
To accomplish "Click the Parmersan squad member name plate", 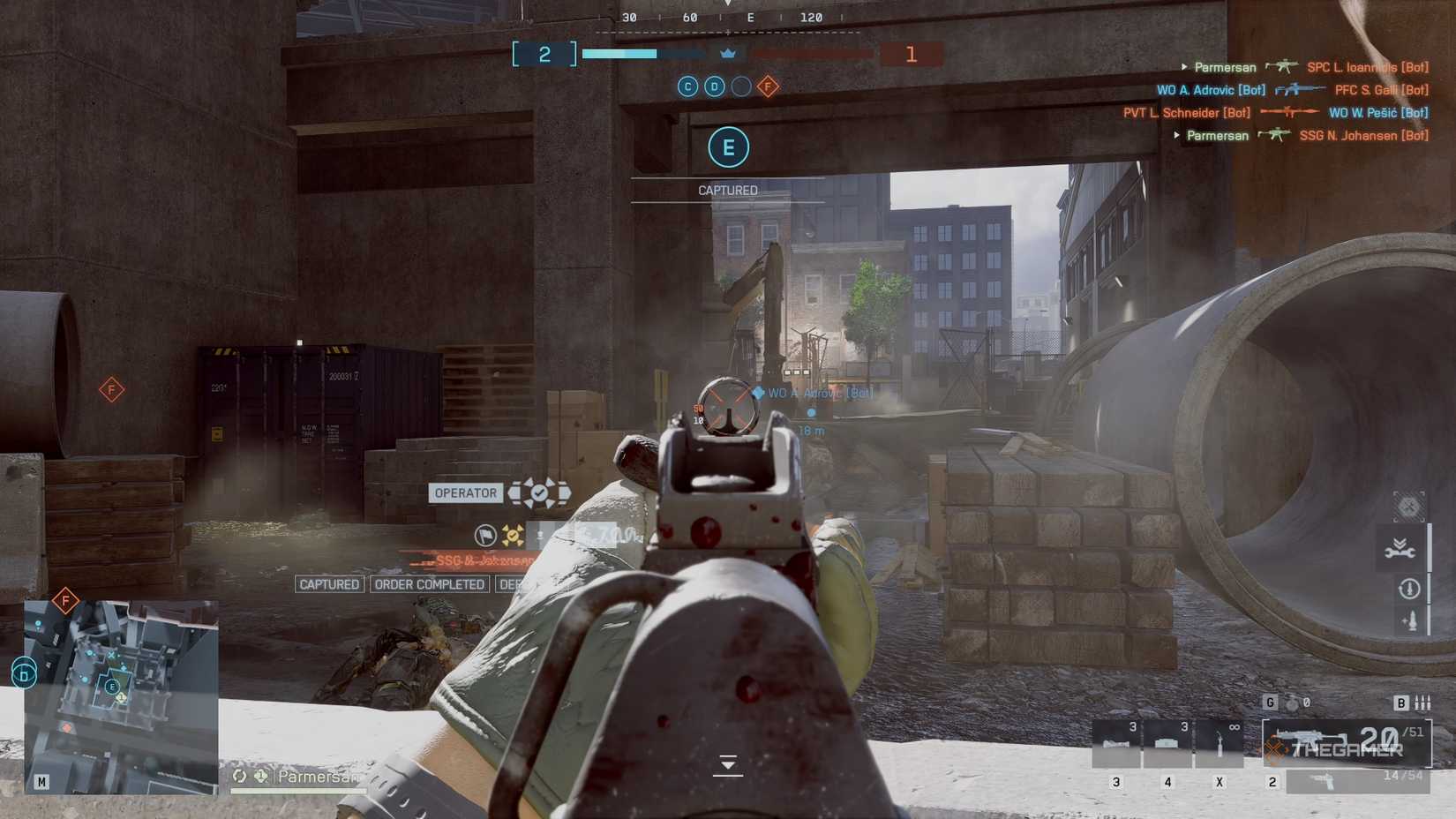I will [x=318, y=777].
